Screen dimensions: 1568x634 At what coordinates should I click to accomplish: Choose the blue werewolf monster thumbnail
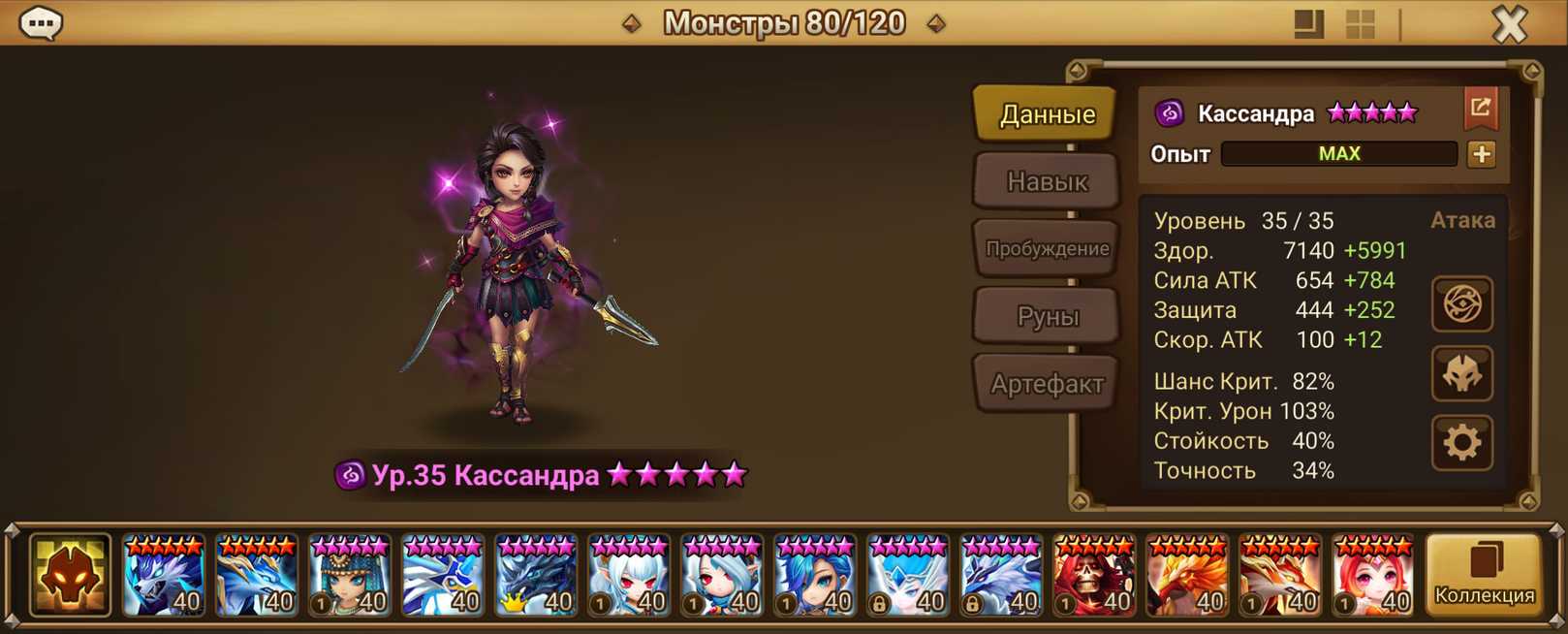(163, 576)
